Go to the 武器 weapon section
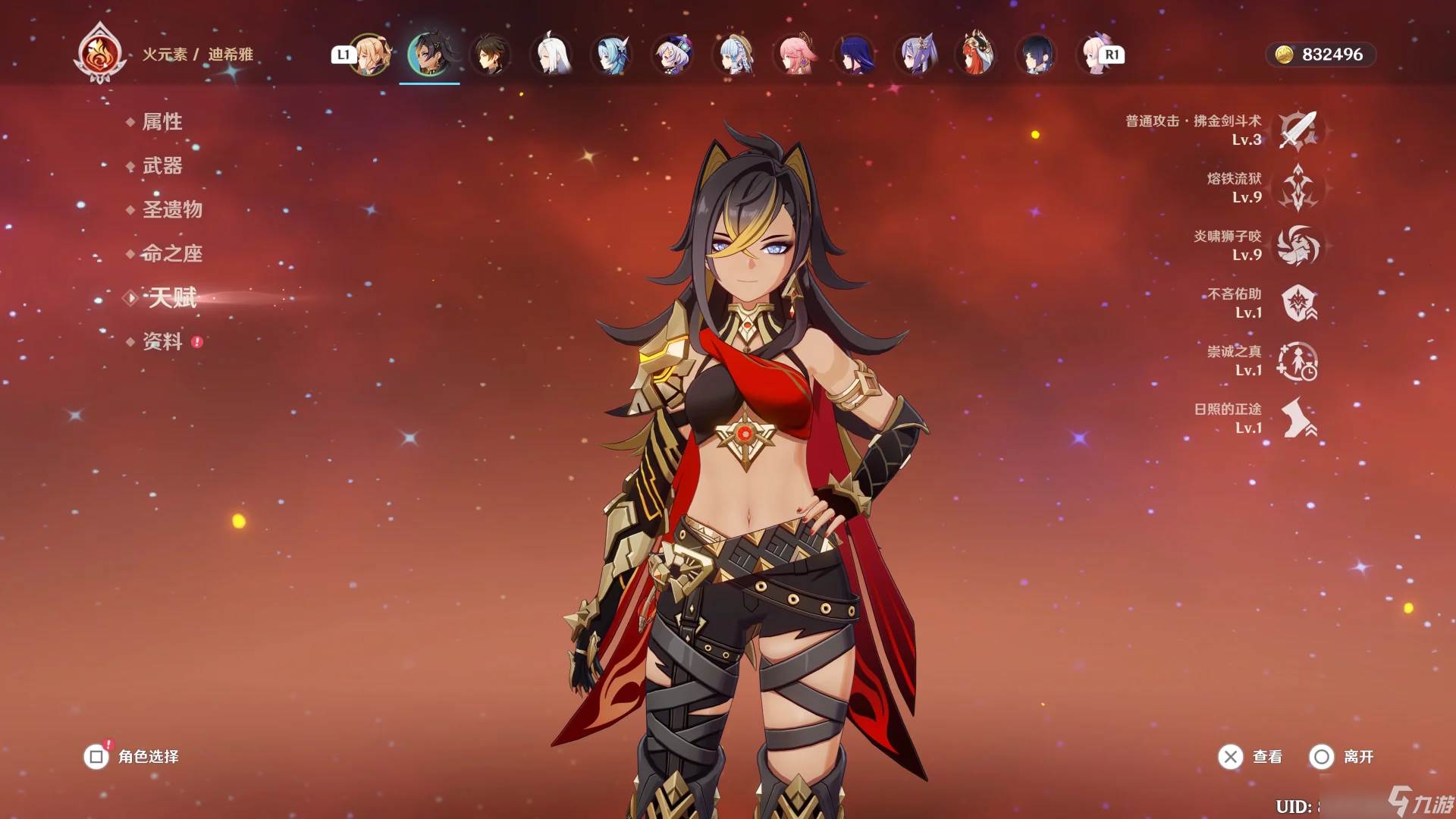This screenshot has width=1456, height=819. tap(162, 165)
